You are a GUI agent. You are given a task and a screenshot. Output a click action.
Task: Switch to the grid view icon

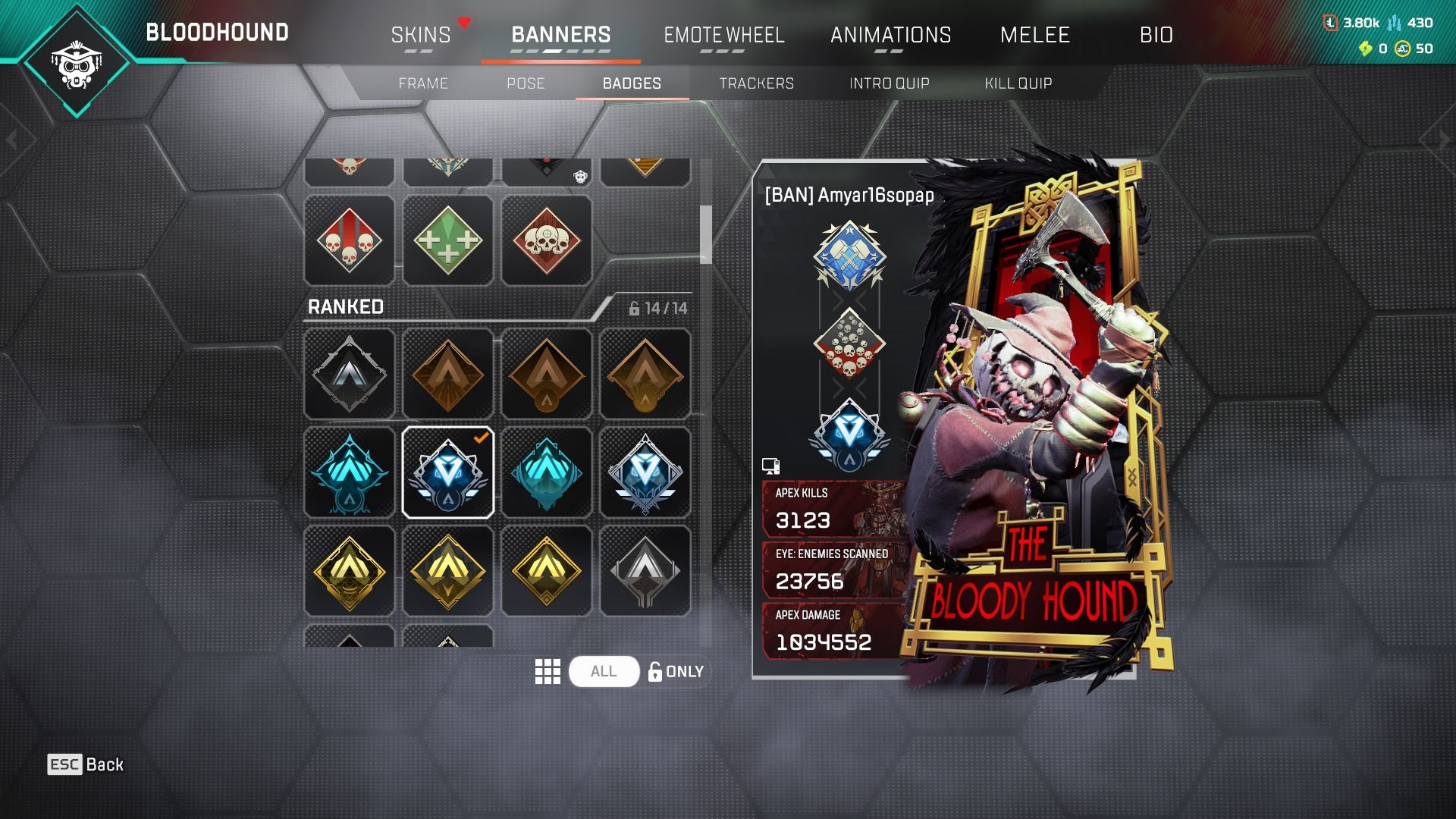coord(548,672)
